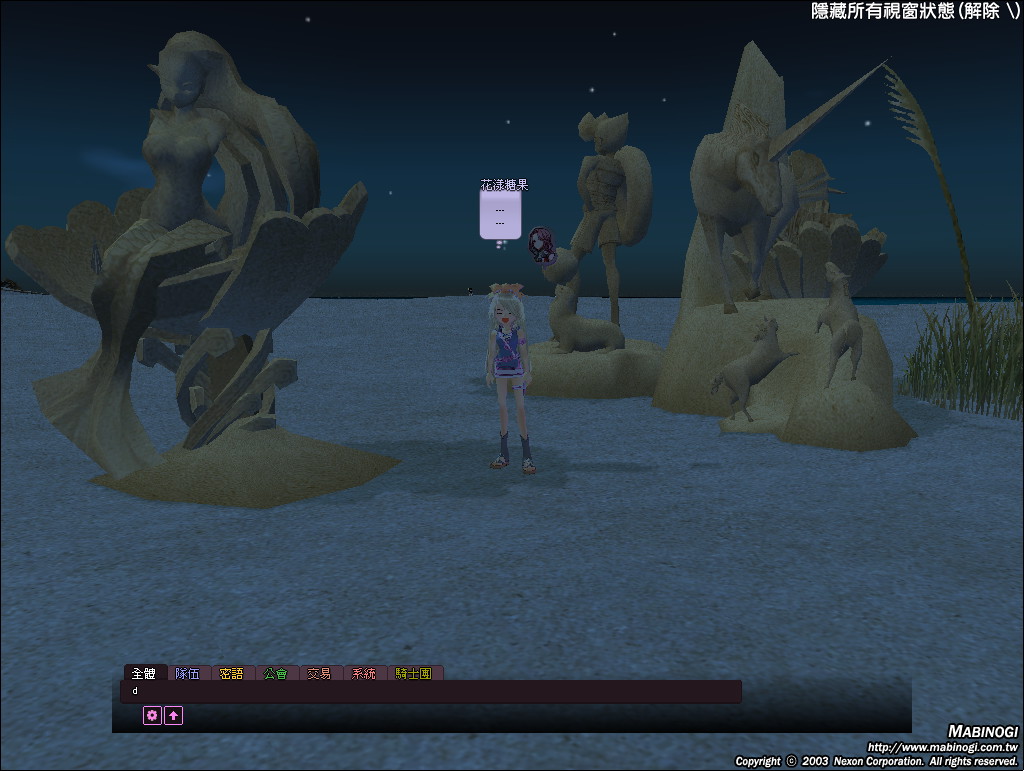1024x771 pixels.
Task: Select the 騎士團 chat tab
Action: [x=414, y=674]
